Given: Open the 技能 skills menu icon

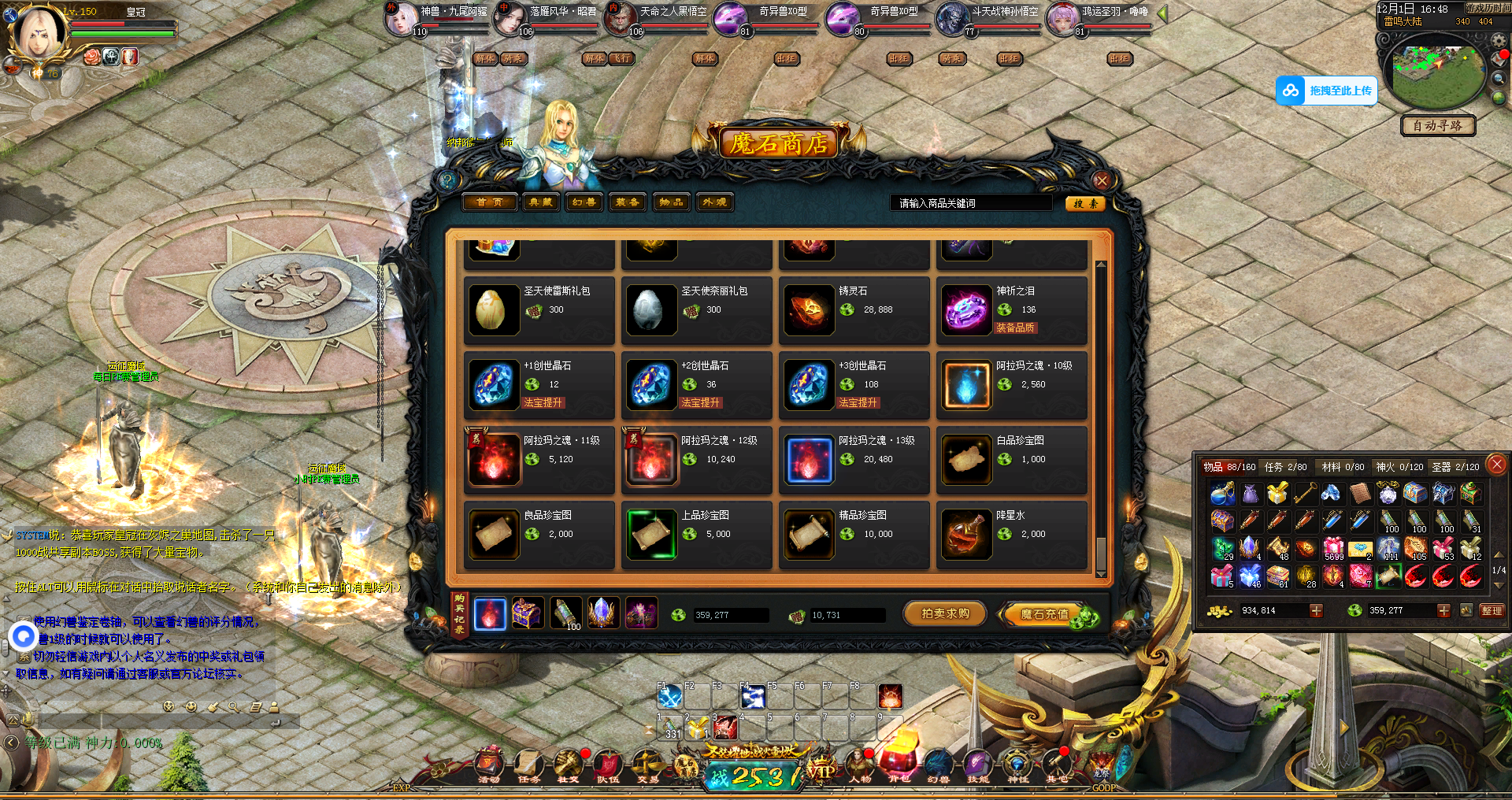Looking at the screenshot, I should pos(977,765).
